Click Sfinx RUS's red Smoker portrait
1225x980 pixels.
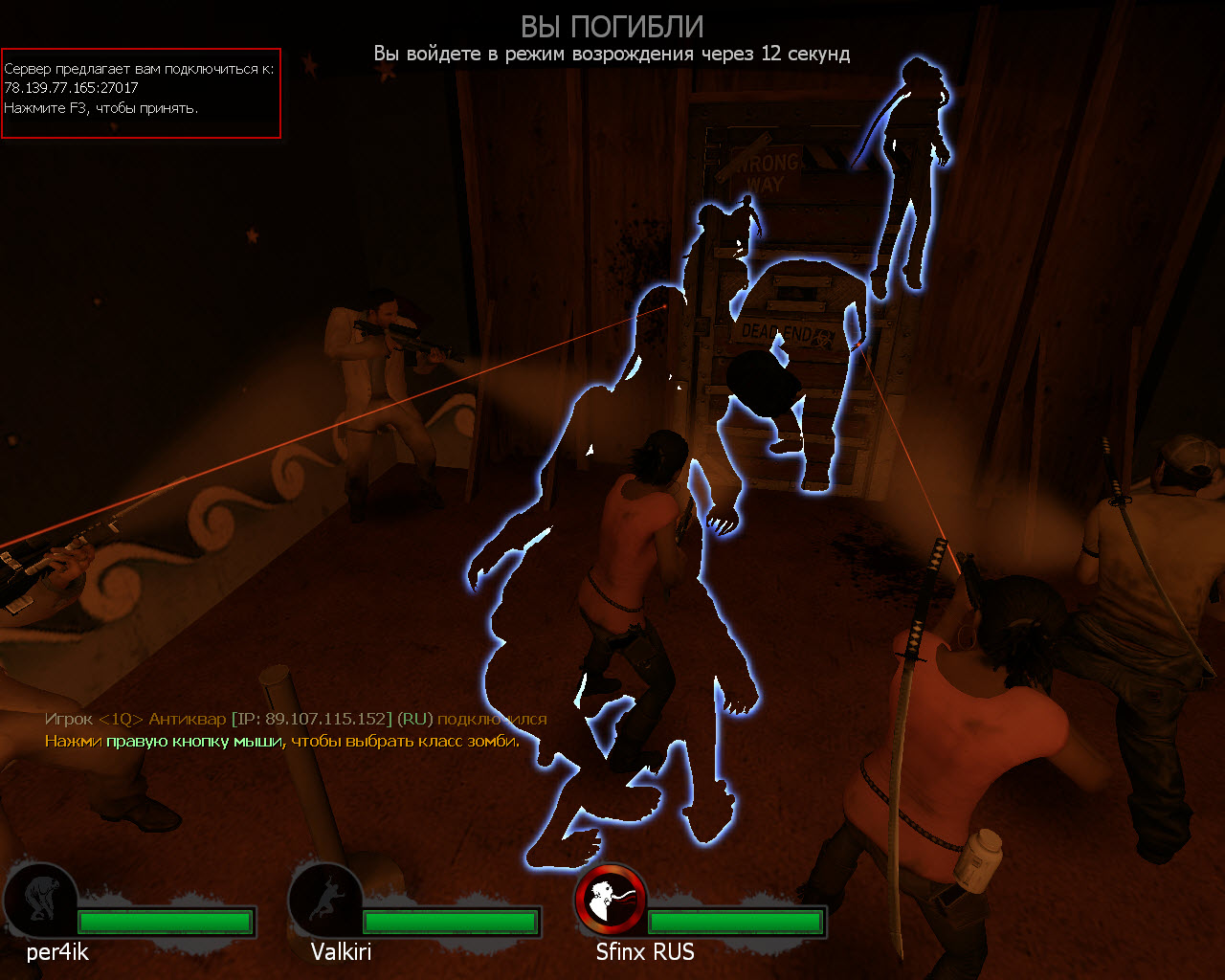(611, 900)
